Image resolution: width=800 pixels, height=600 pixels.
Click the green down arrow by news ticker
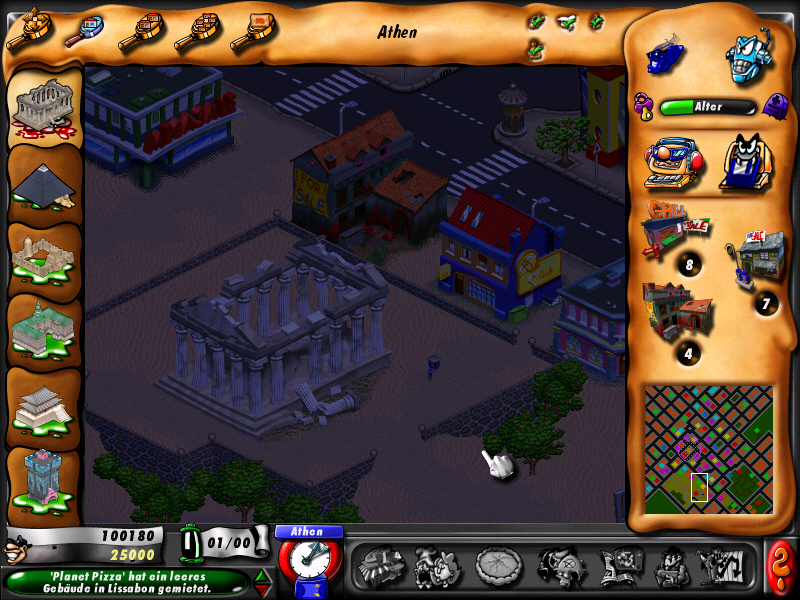pos(263,589)
